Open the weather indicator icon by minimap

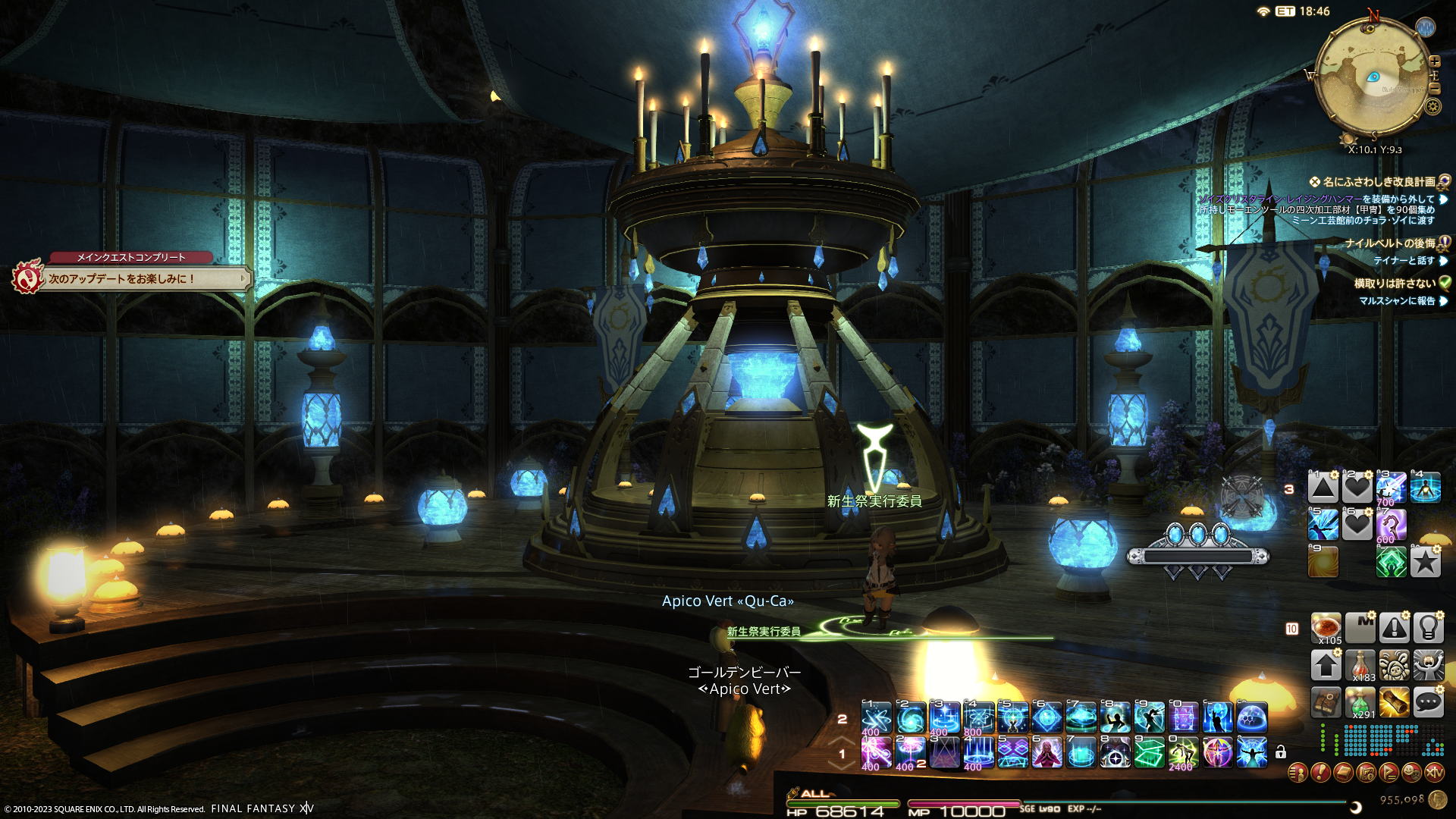click(1426, 27)
